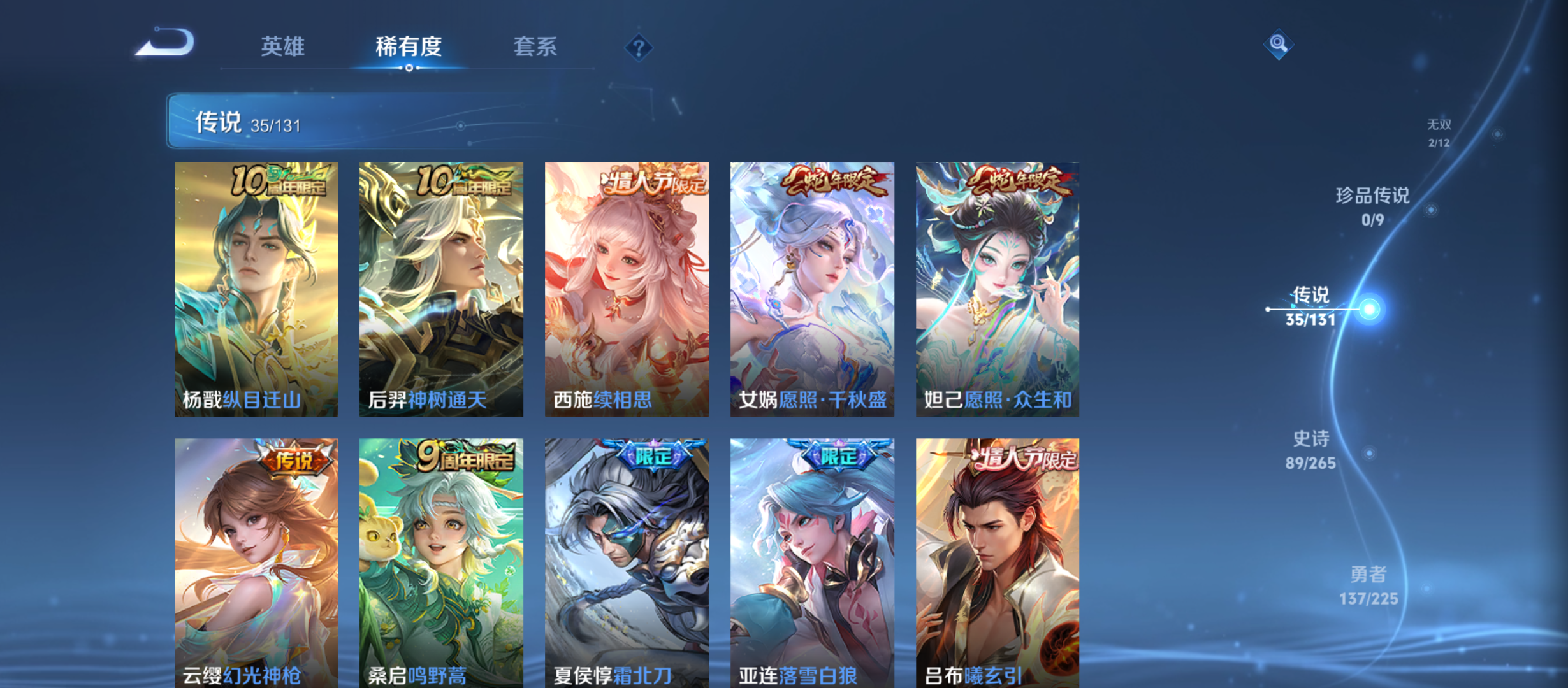Switch to the 英雄 tab
This screenshot has height=688, width=1568.
click(x=283, y=47)
